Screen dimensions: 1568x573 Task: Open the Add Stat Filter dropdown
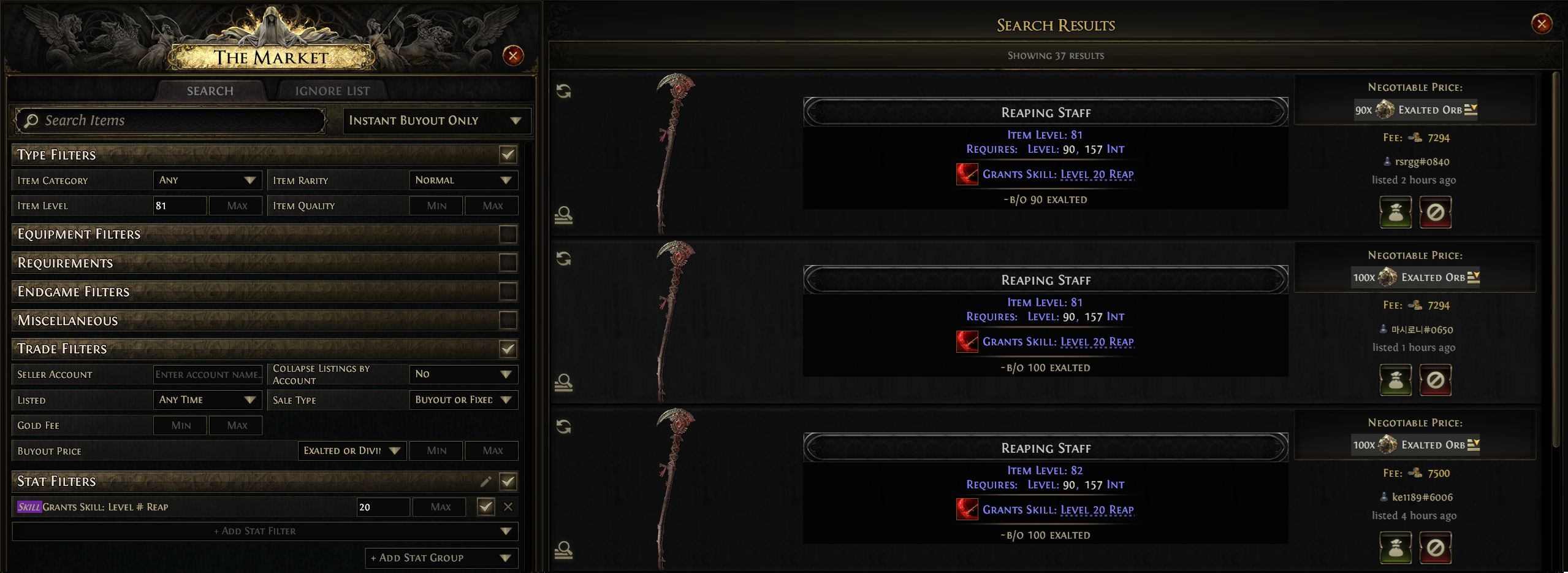[265, 531]
